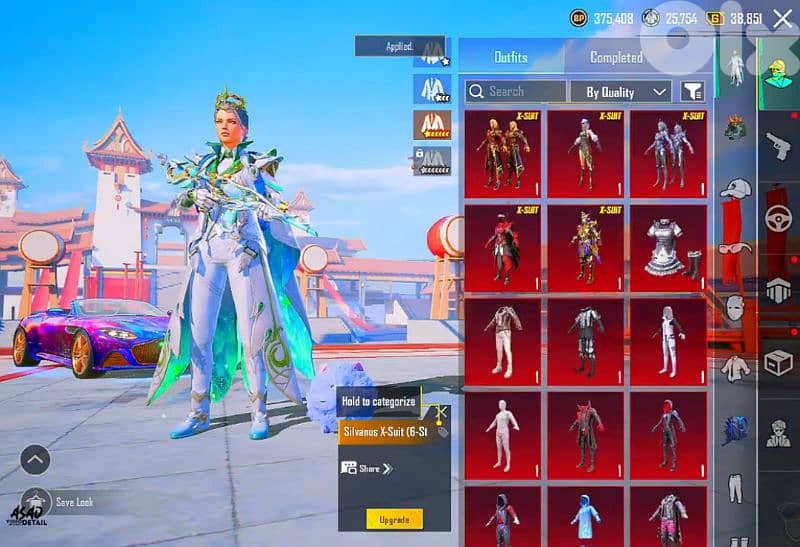Select the locked seven-star suit level icon
The height and width of the screenshot is (547, 800).
coord(432,160)
